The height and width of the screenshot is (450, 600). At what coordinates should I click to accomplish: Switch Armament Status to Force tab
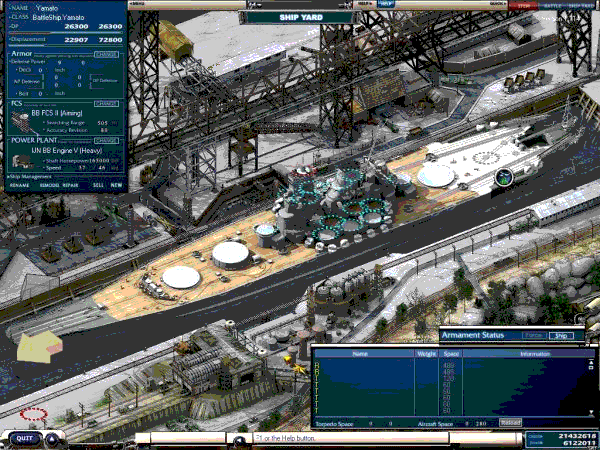(534, 335)
